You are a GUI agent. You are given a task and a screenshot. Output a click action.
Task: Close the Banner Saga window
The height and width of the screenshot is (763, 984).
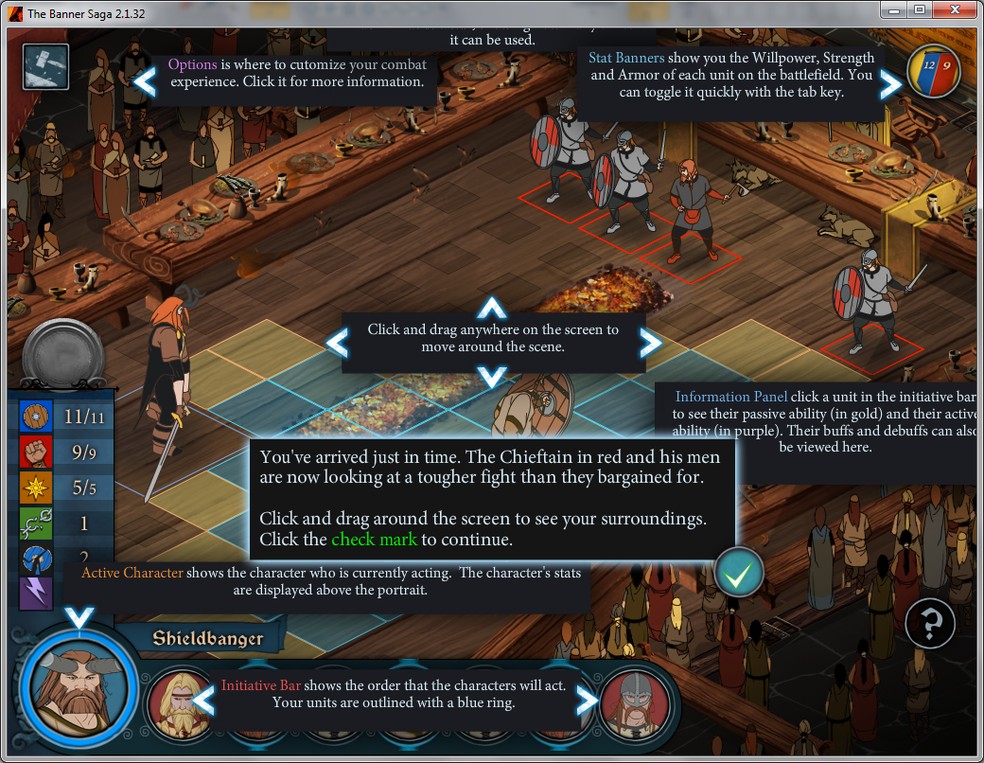pos(955,10)
